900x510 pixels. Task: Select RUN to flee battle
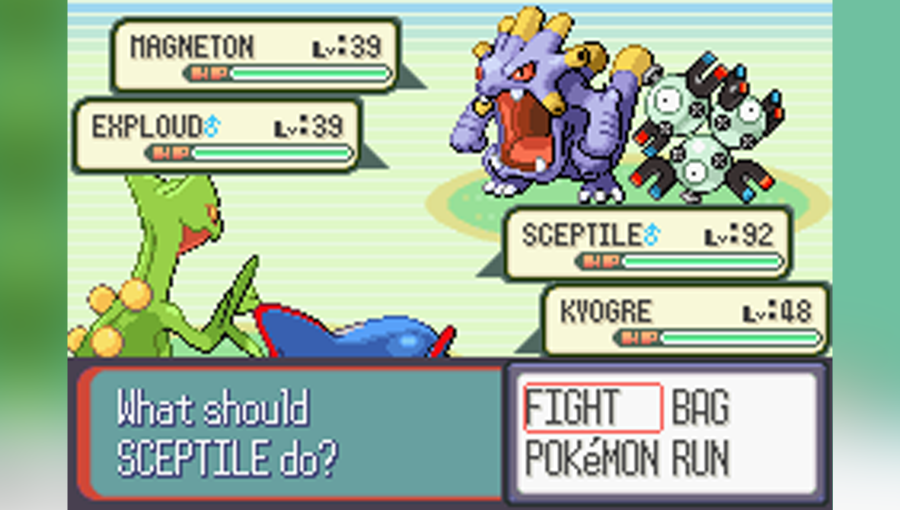click(x=701, y=459)
